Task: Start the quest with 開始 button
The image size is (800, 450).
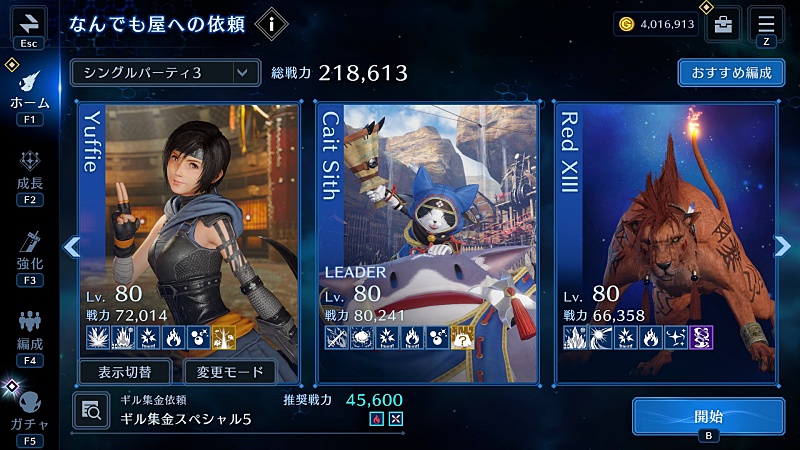Action: tap(707, 416)
